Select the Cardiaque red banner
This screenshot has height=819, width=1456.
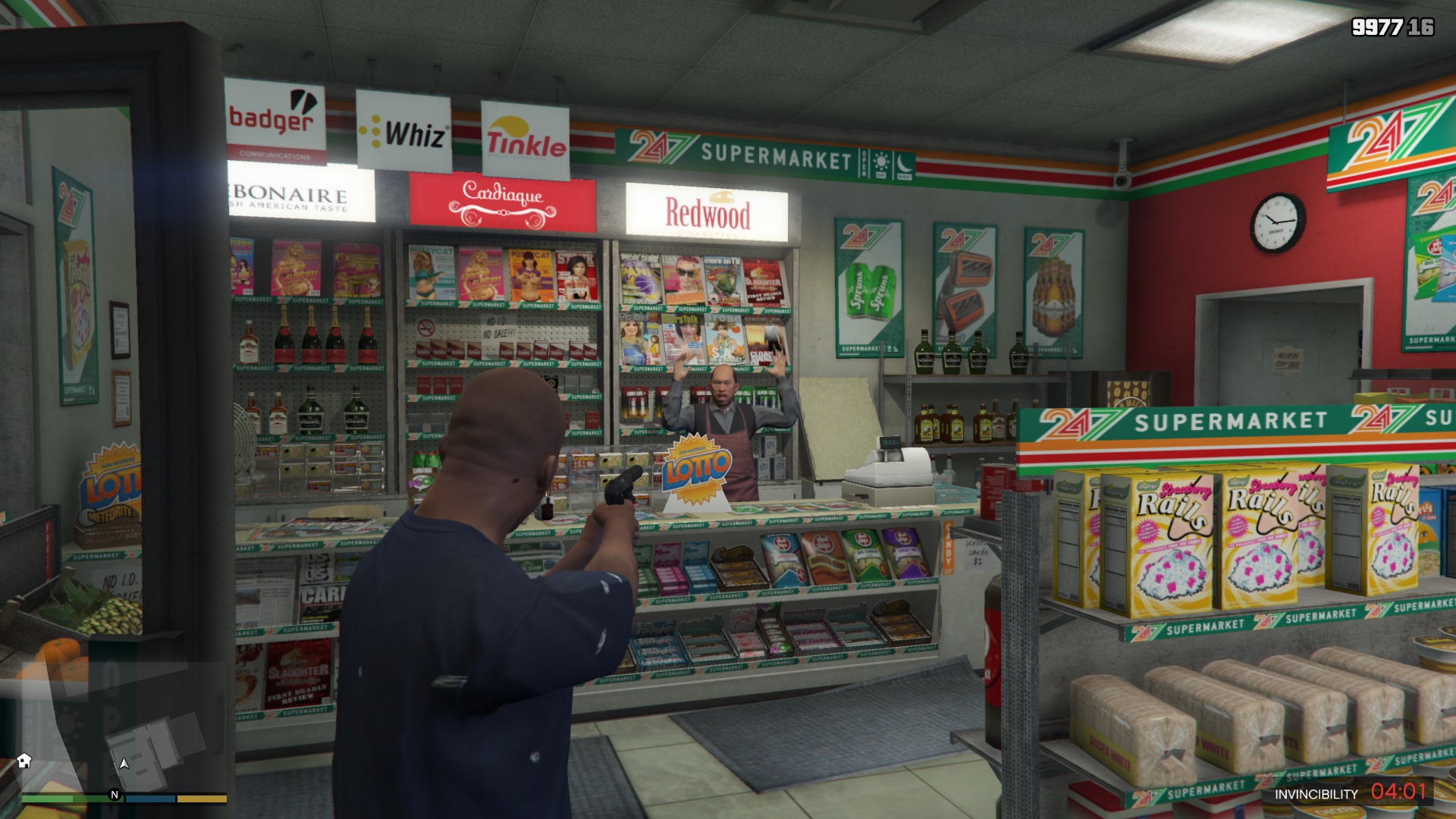(502, 199)
